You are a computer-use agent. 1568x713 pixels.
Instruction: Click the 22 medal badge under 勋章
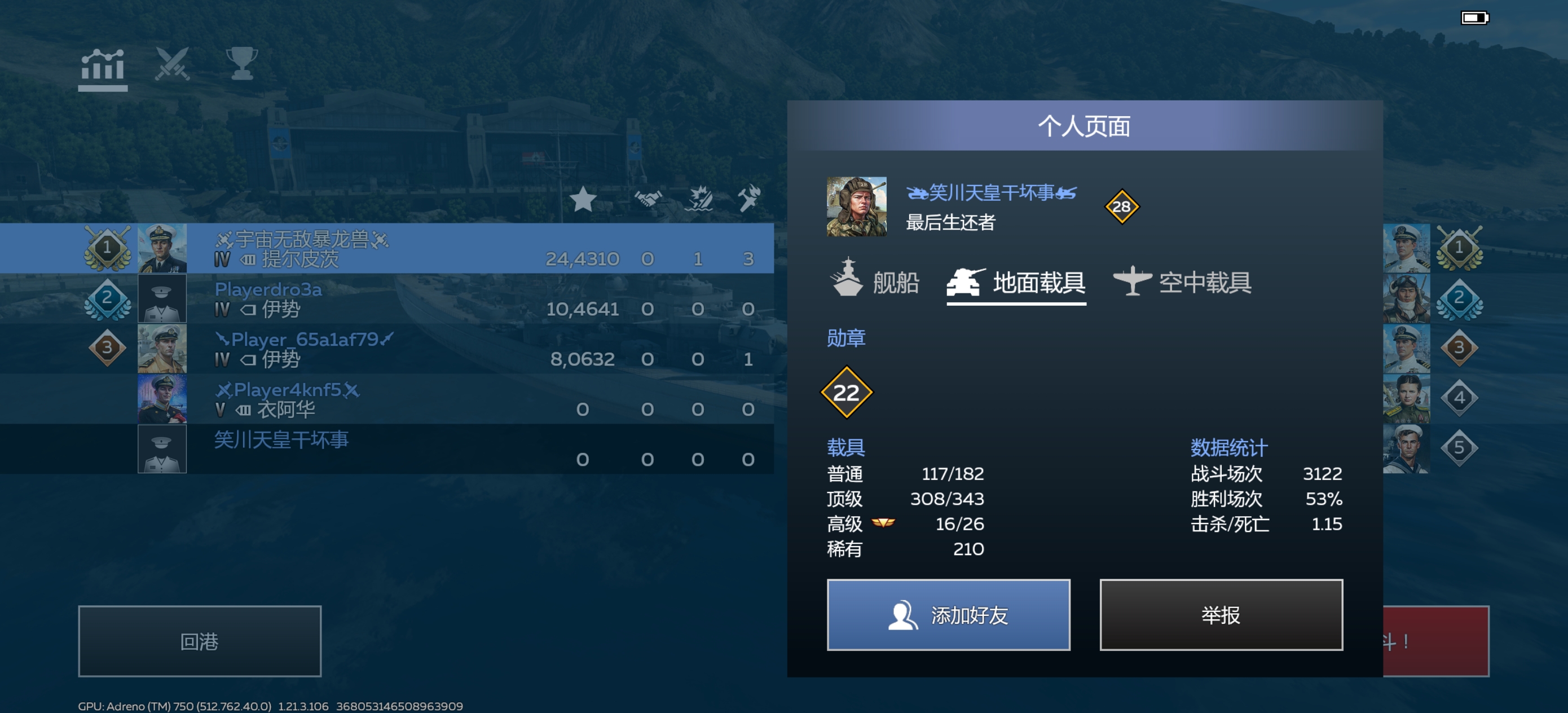coord(846,393)
